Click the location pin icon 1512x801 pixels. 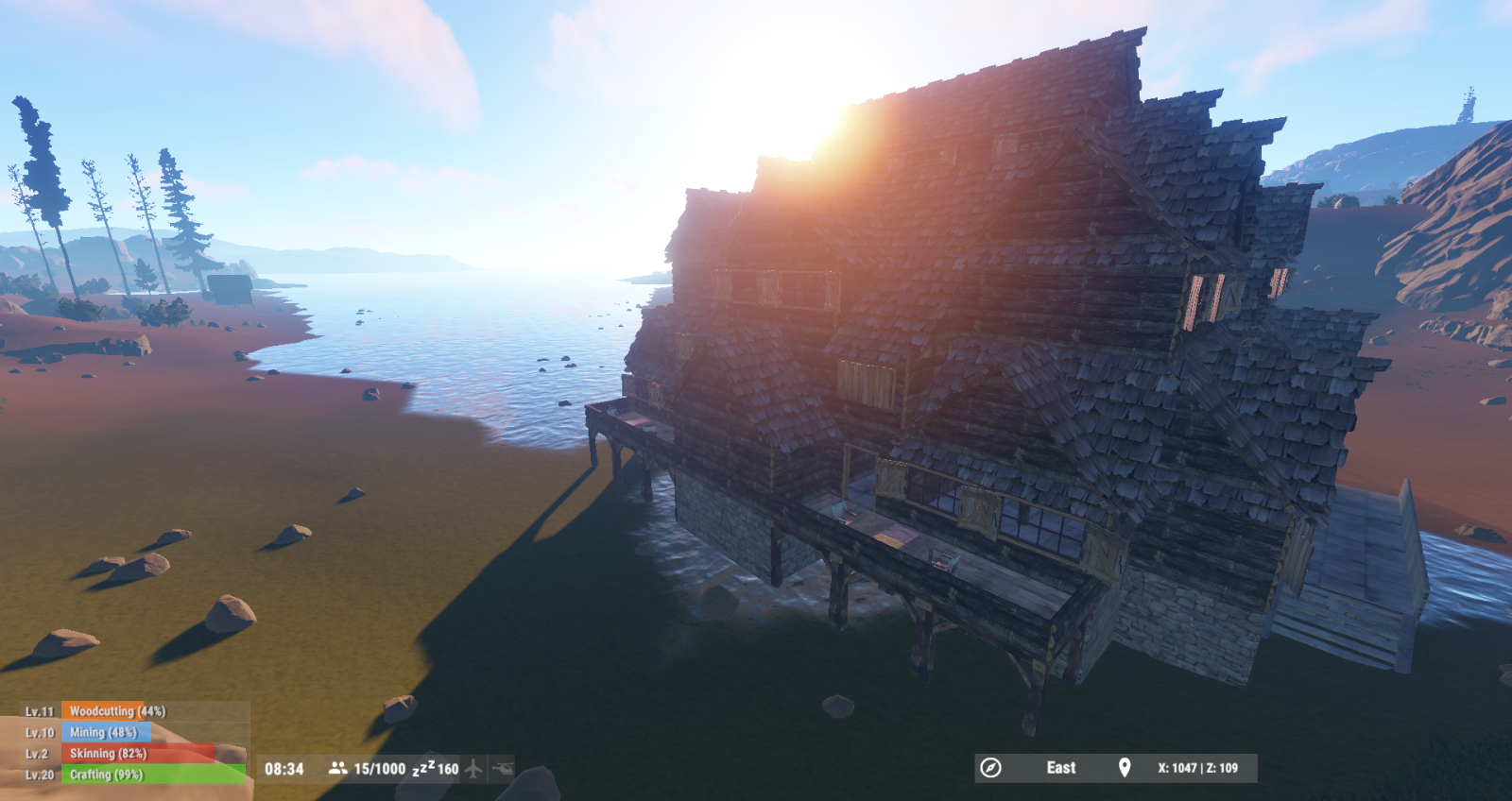(x=1125, y=768)
